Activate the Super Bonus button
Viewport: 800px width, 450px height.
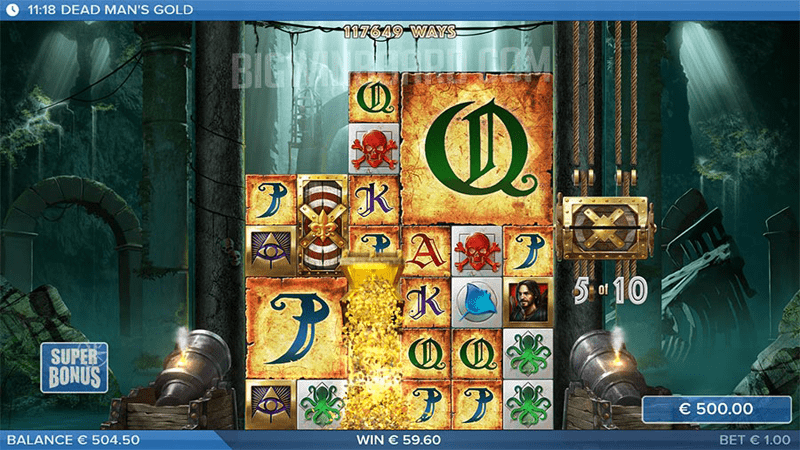coord(74,367)
